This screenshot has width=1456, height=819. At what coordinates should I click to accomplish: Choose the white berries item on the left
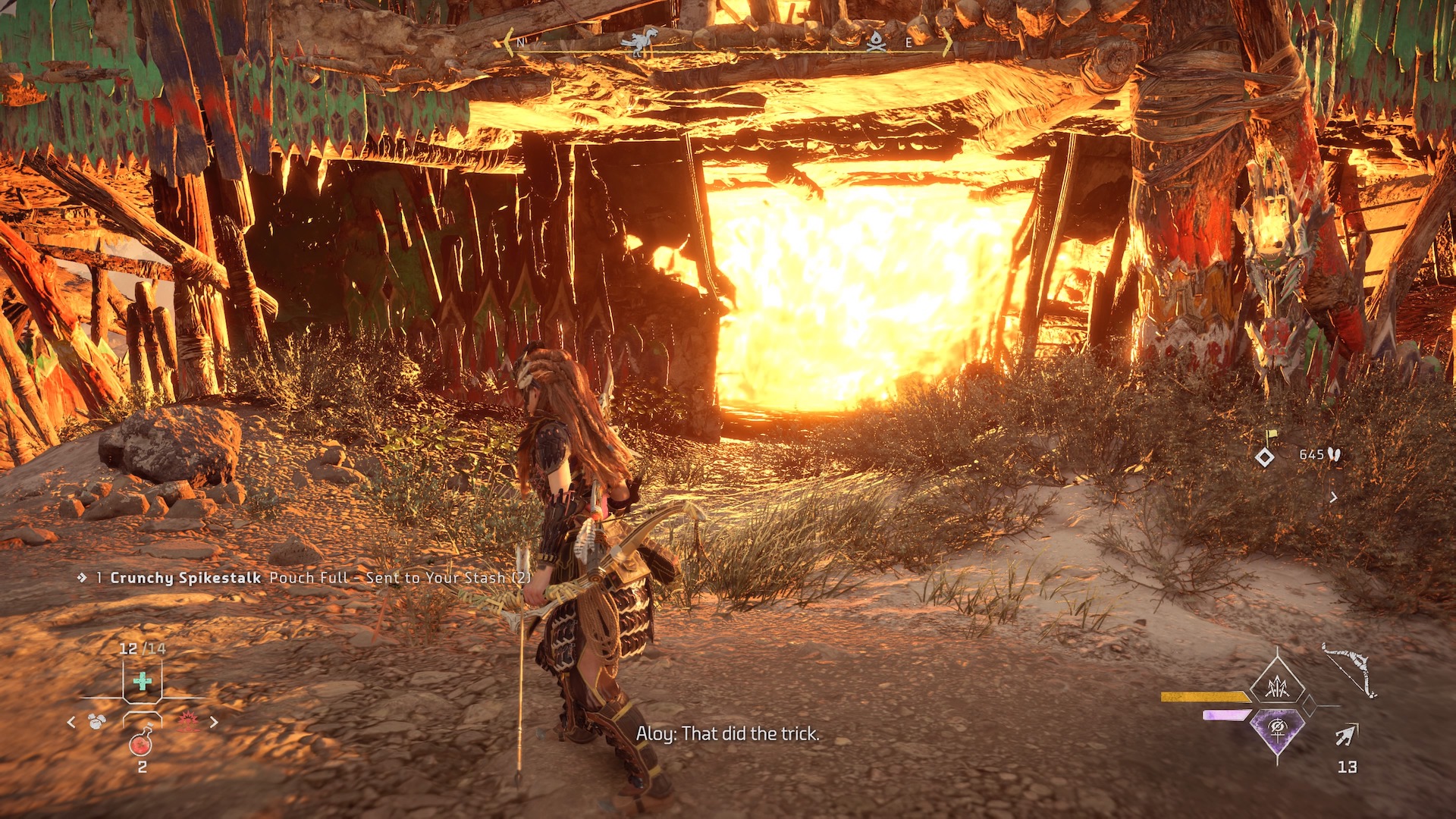click(97, 722)
